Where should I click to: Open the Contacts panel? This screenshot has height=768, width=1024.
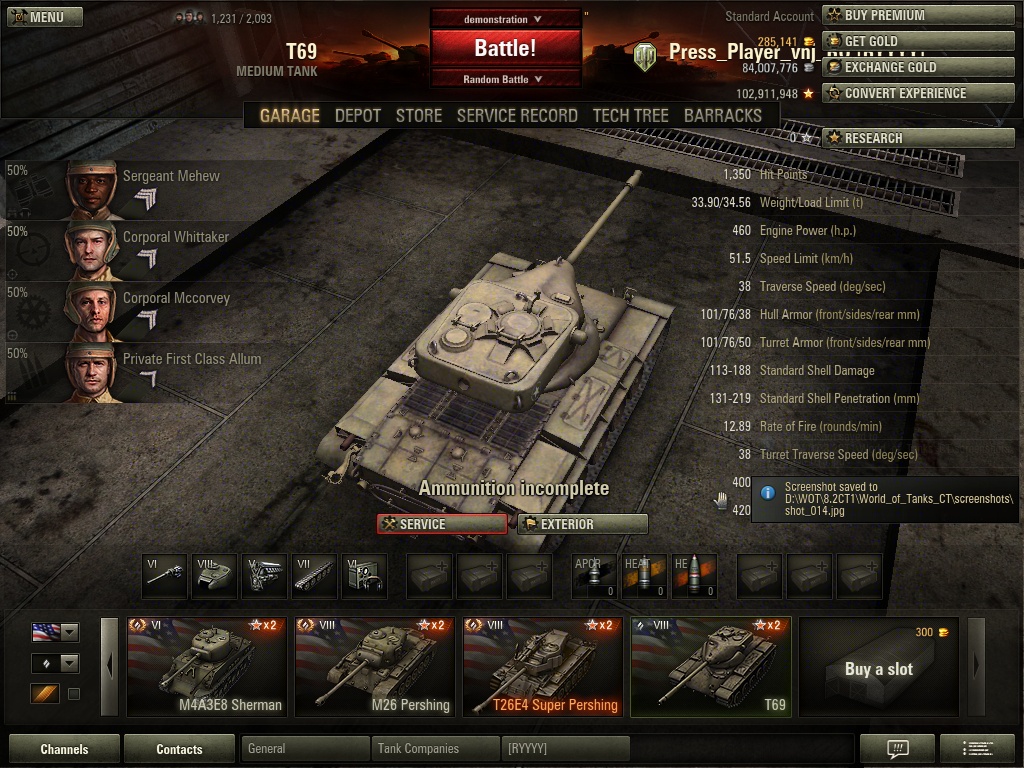(179, 749)
